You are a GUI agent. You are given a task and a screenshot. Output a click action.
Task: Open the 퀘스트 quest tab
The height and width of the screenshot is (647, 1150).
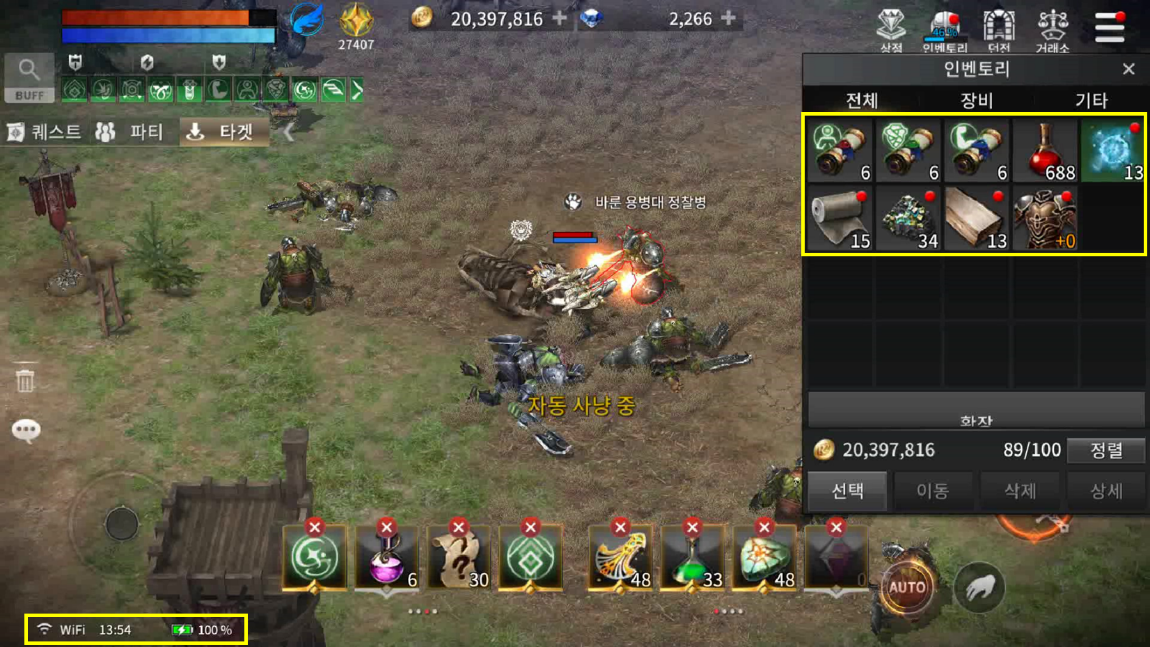pos(45,132)
